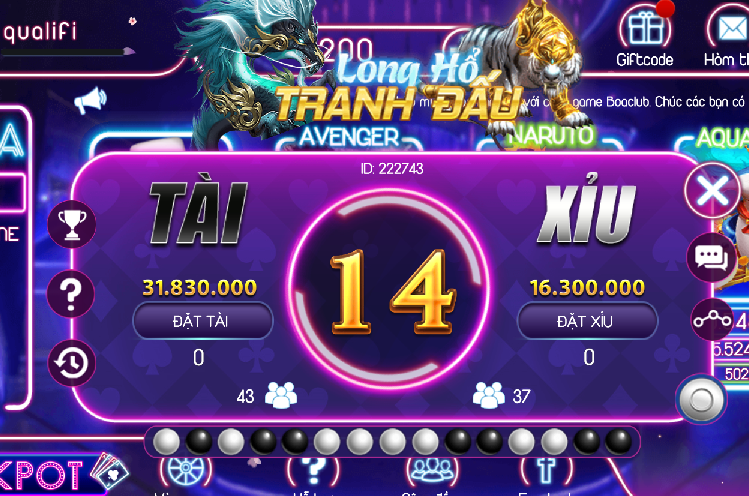Place a bet with ĐẶT XỈU
749x496 pixels.
point(587,320)
